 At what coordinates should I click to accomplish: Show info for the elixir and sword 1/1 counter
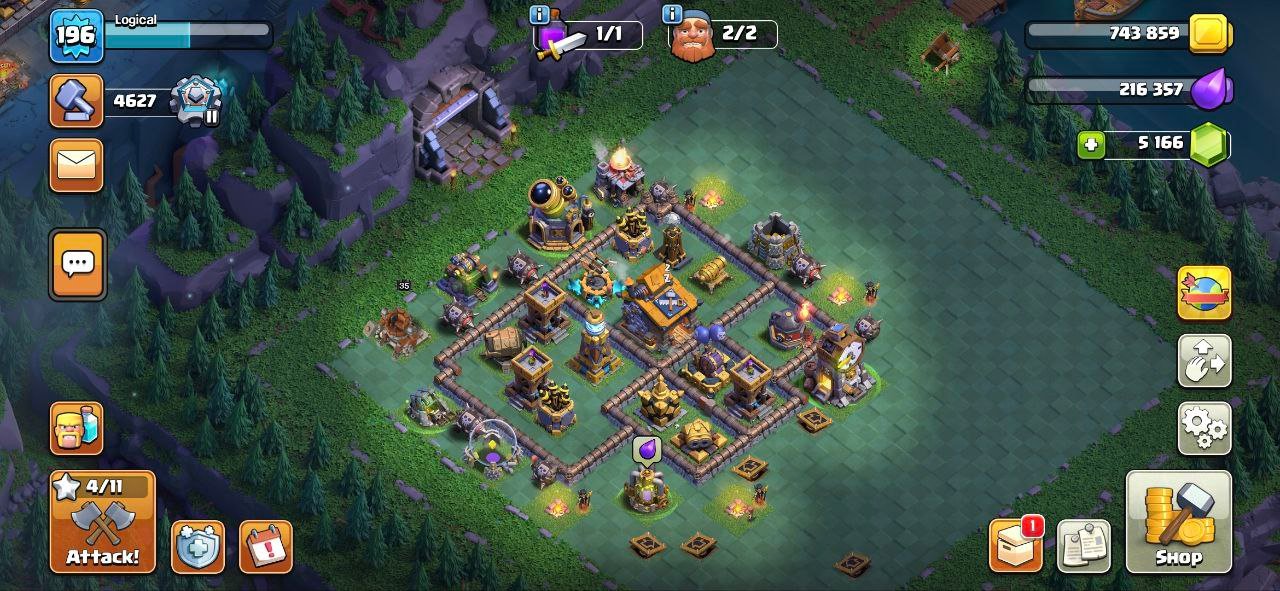[x=540, y=15]
